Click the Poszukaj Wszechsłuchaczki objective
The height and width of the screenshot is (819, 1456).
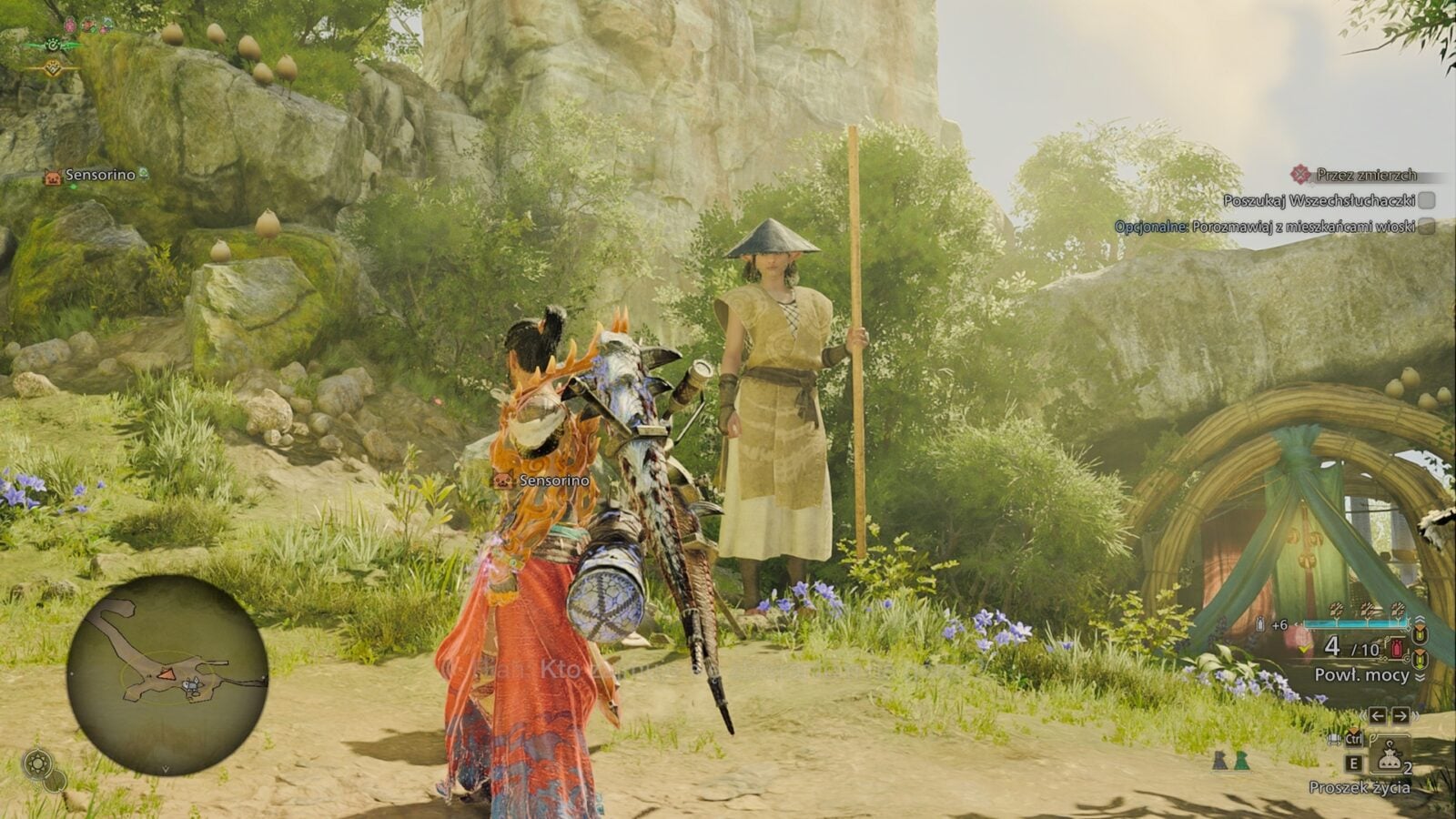tap(1318, 200)
